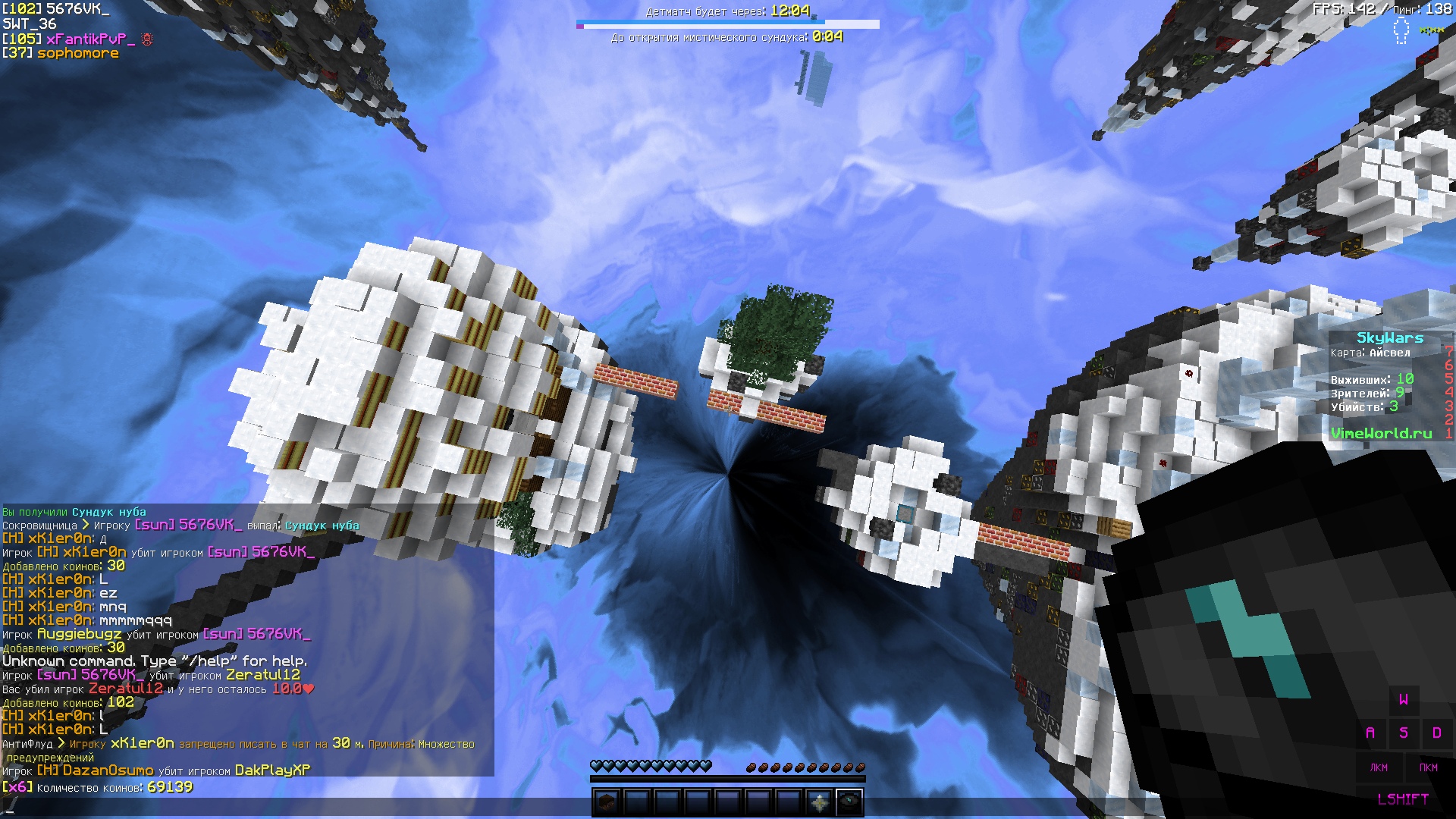Click the spider icon beside xFantikPvP_

pyautogui.click(x=149, y=40)
